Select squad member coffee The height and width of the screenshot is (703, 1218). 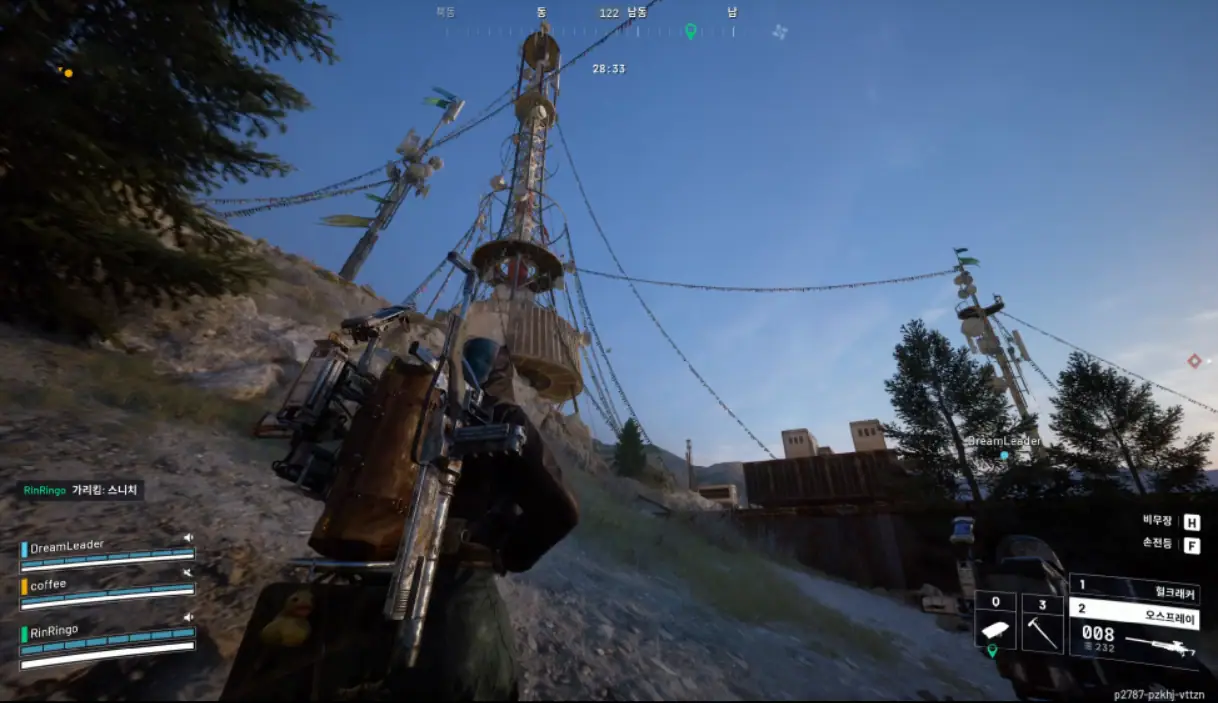(x=48, y=585)
